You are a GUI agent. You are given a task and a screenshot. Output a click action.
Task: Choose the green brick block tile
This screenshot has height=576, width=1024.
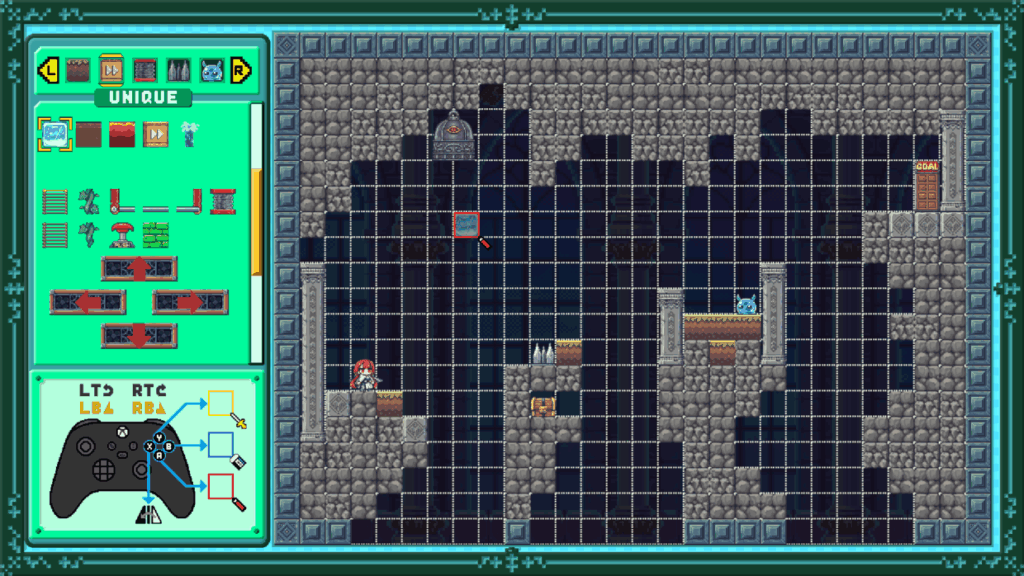156,235
